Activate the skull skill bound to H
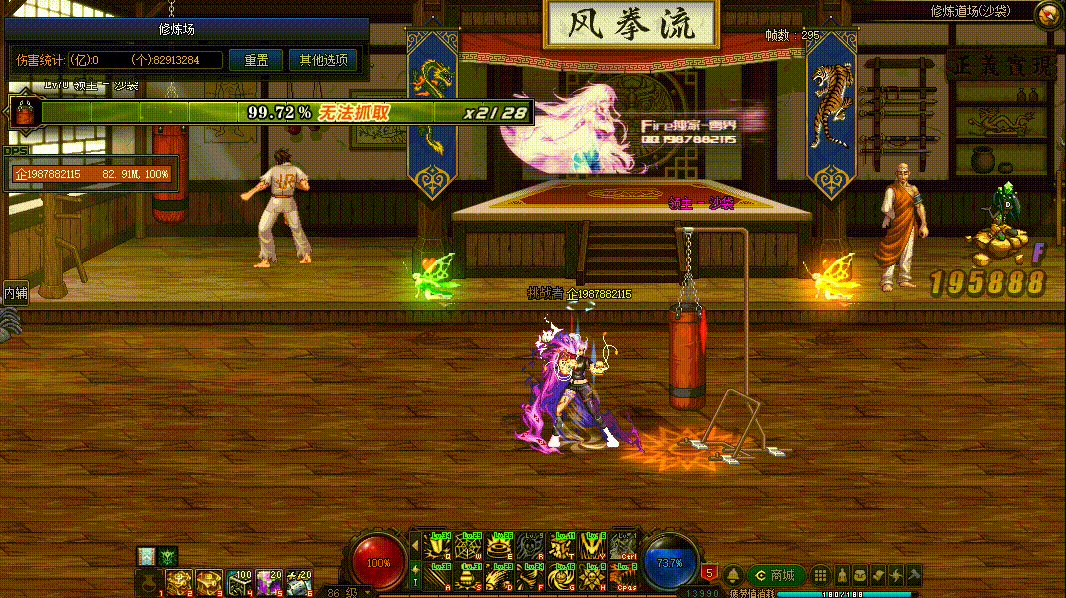Screen dimensions: 1066x598 tap(594, 576)
